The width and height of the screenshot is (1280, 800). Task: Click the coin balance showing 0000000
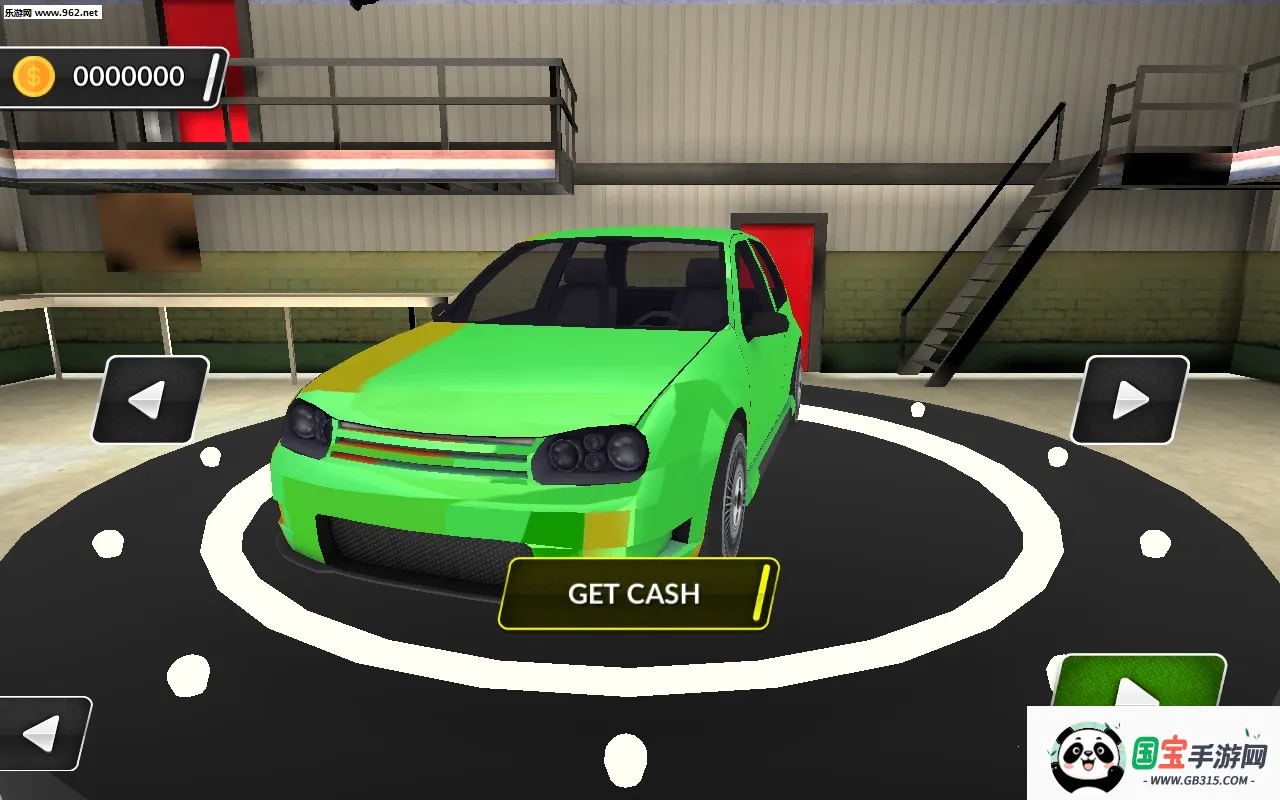[x=130, y=76]
